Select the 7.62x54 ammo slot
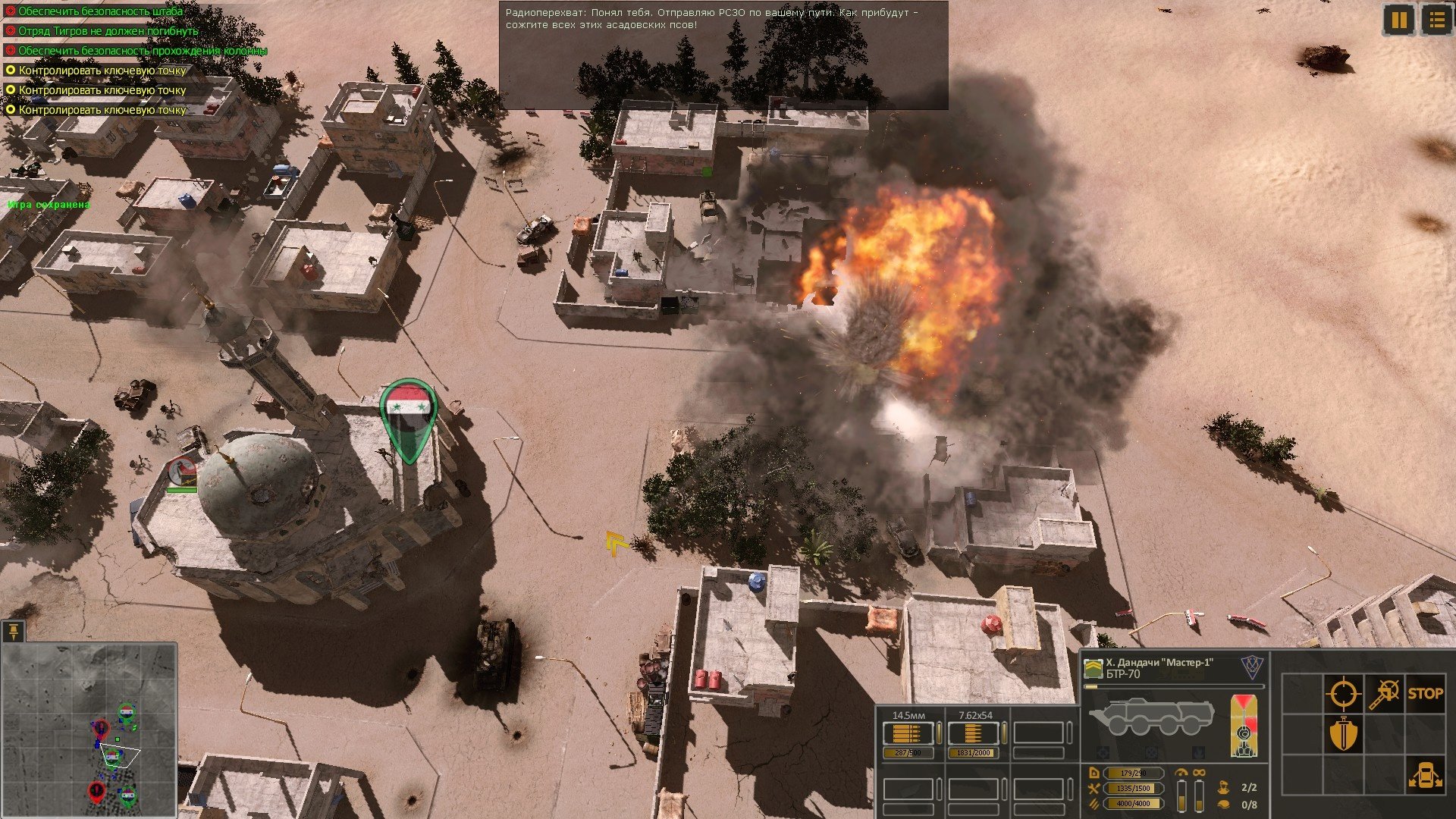Viewport: 1456px width, 819px height. 974,733
